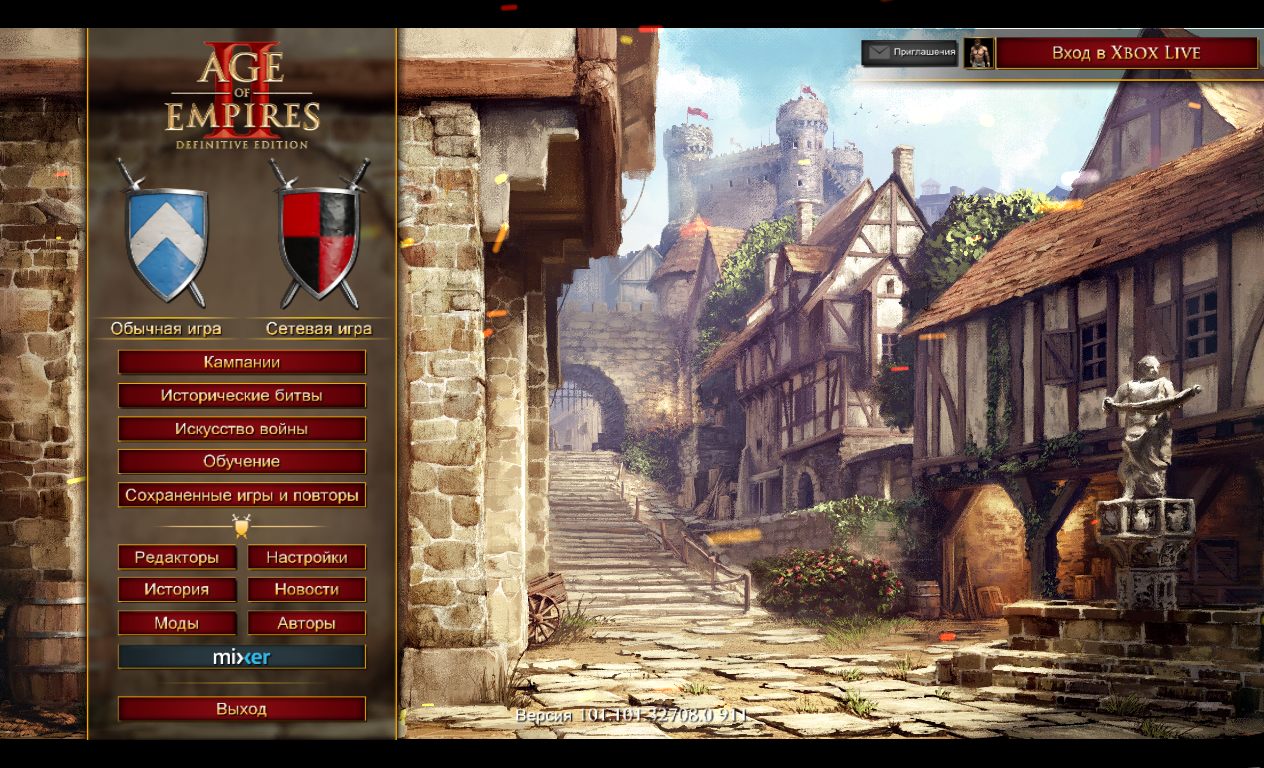Image resolution: width=1264 pixels, height=768 pixels.
Task: Open the Новости news page
Action: (306, 590)
